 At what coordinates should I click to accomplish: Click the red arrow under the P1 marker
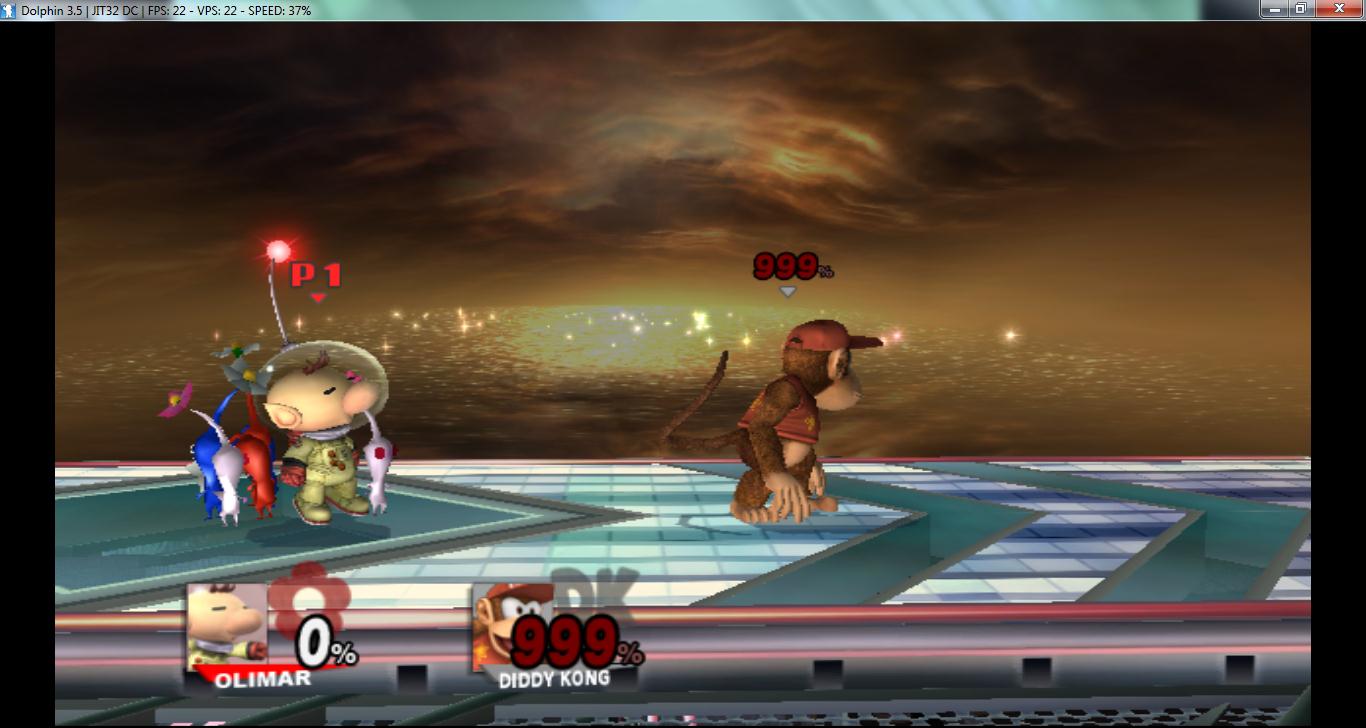click(319, 294)
